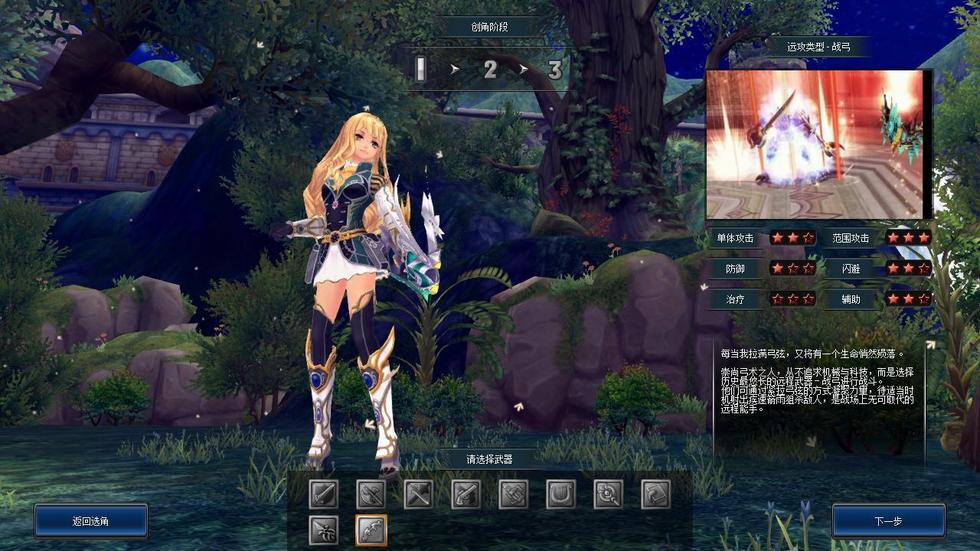This screenshot has width=980, height=551.
Task: Select the pistol weapon icon
Action: tap(466, 494)
